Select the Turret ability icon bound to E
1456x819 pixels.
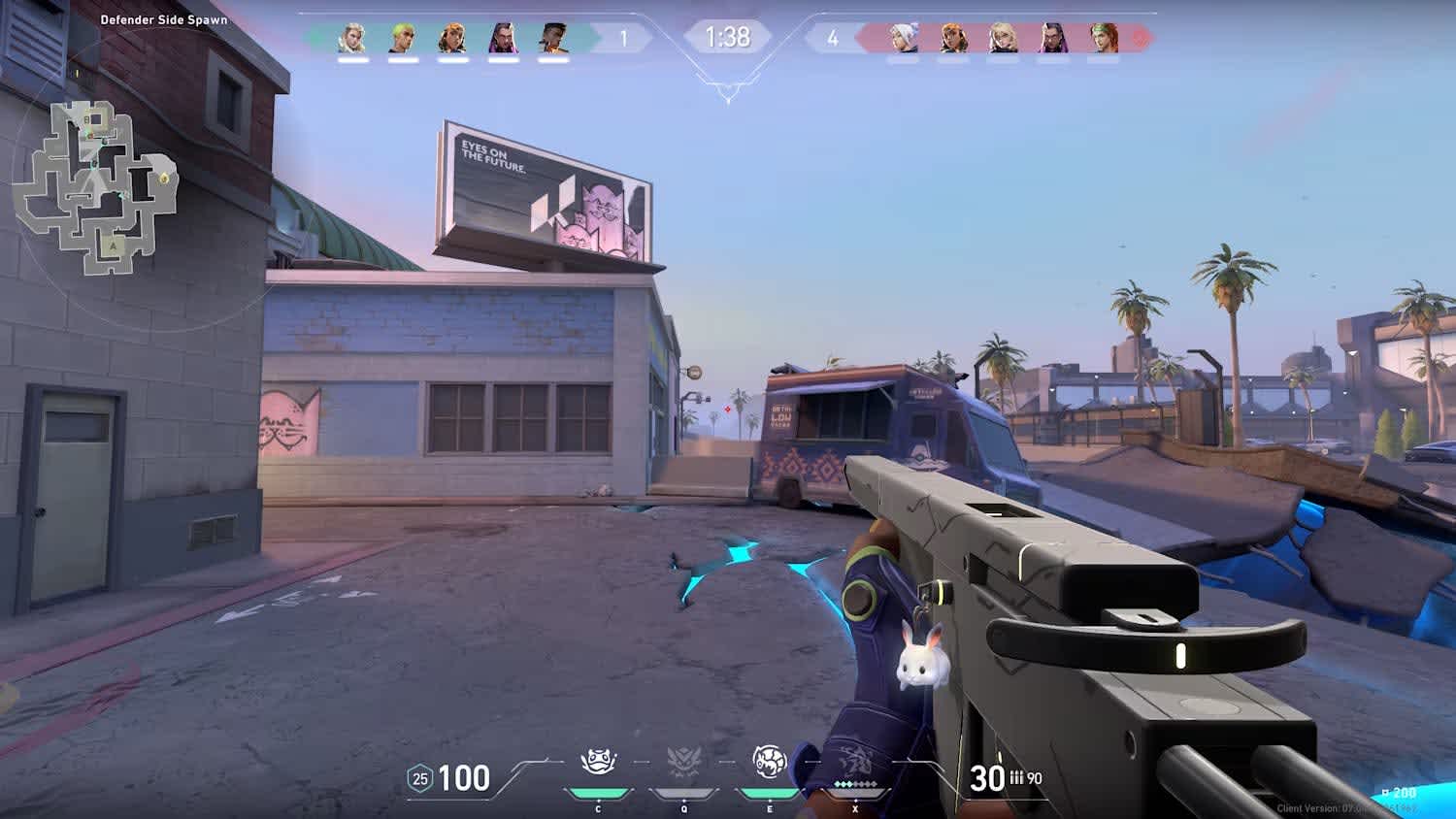(x=768, y=763)
